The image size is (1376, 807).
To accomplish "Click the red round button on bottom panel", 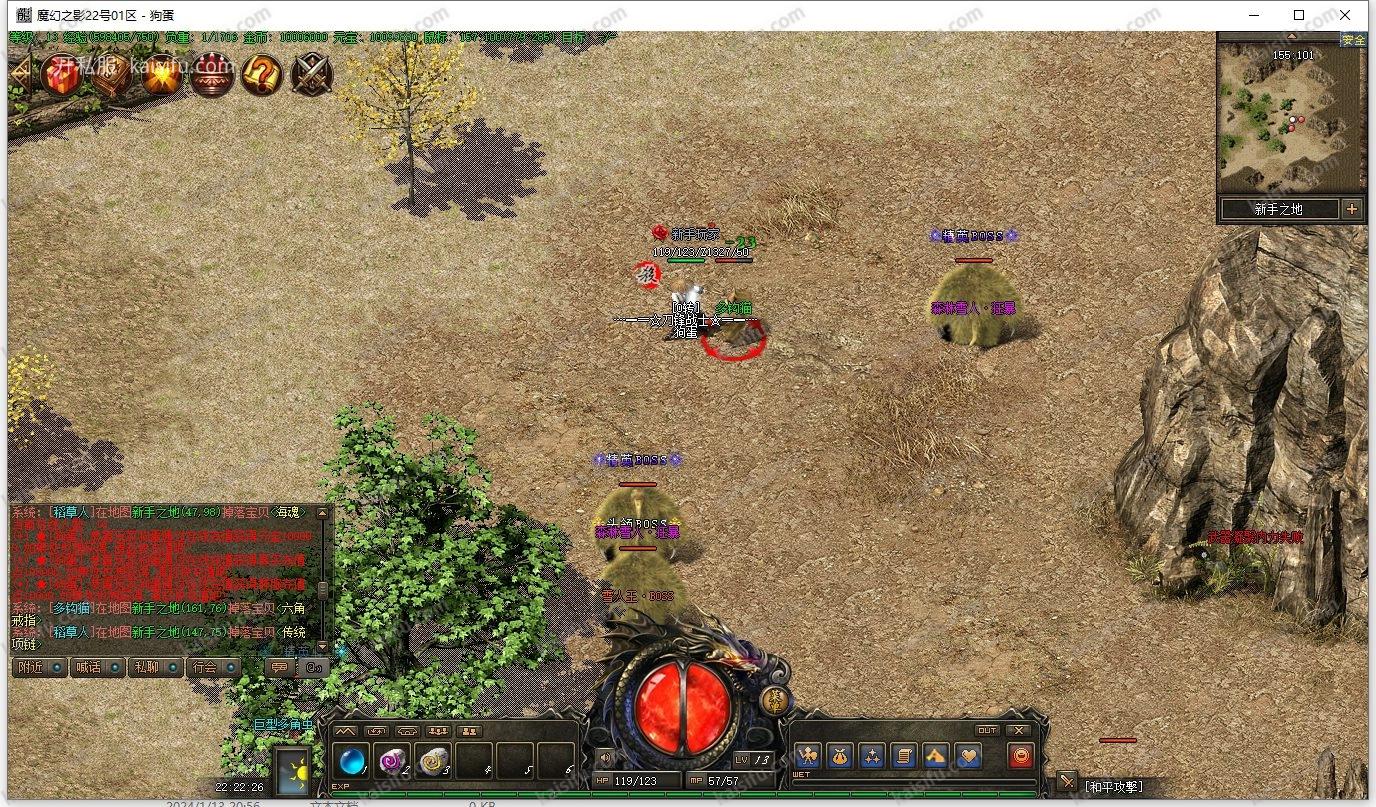I will [1020, 756].
